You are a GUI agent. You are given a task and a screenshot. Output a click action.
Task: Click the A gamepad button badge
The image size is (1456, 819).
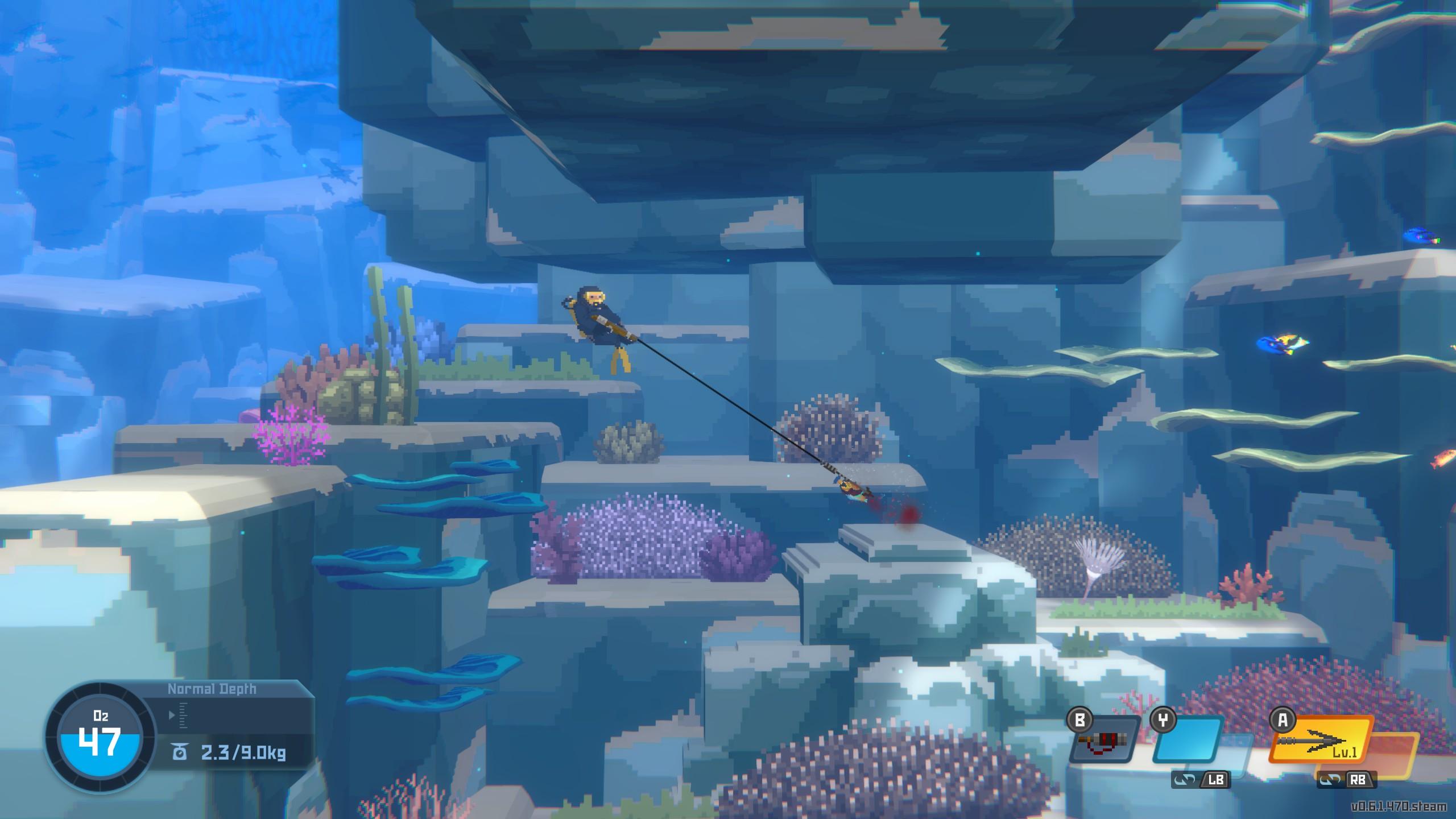[1284, 720]
